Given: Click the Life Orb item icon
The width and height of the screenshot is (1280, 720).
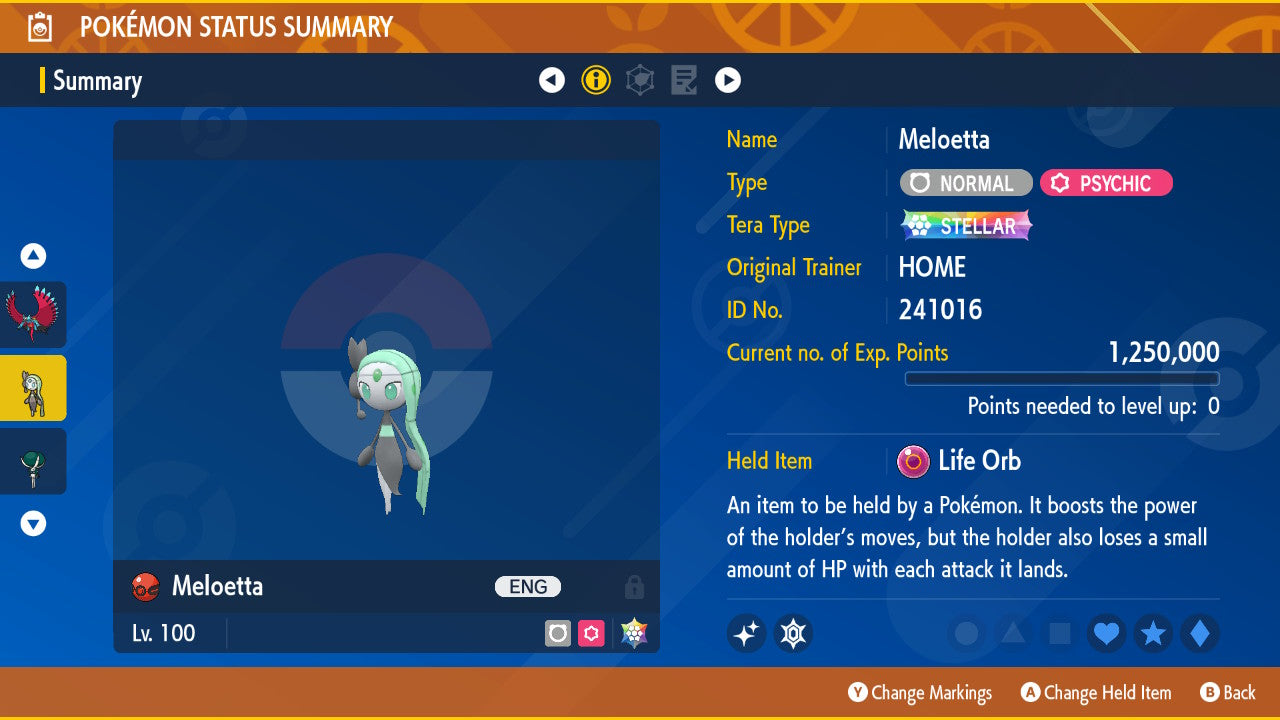Looking at the screenshot, I should [912, 461].
